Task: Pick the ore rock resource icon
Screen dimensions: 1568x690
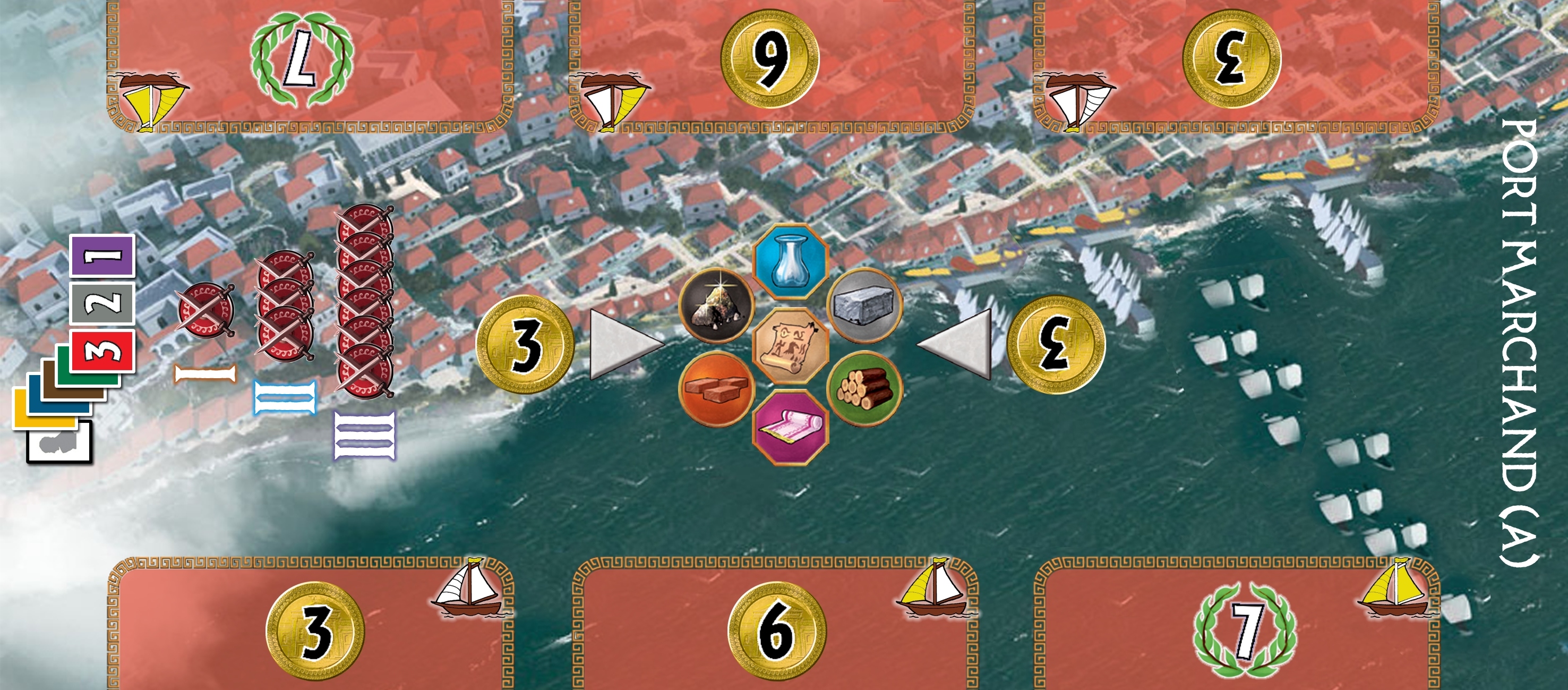Action: point(716,303)
